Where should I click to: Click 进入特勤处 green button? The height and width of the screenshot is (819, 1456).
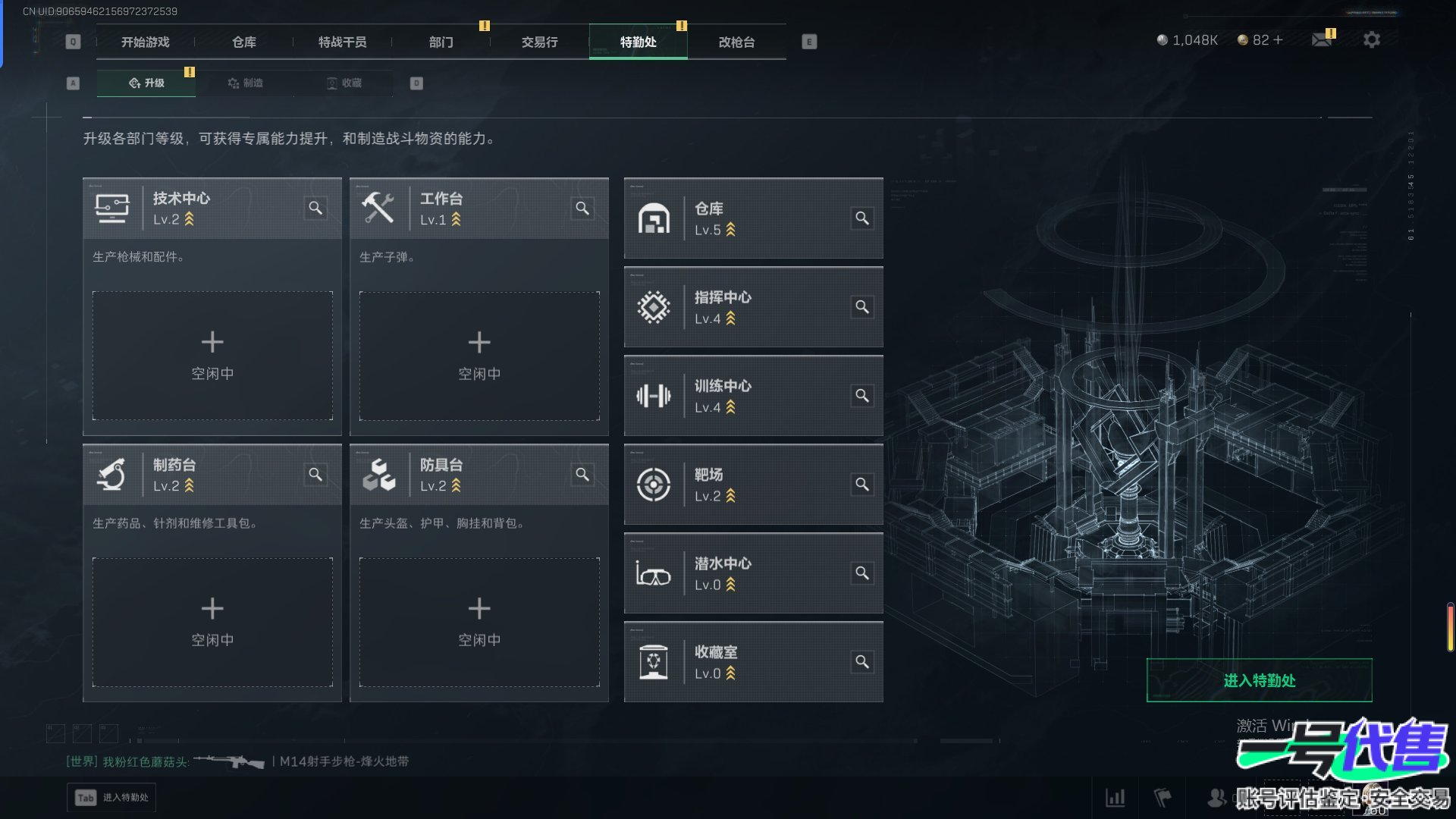click(1259, 680)
